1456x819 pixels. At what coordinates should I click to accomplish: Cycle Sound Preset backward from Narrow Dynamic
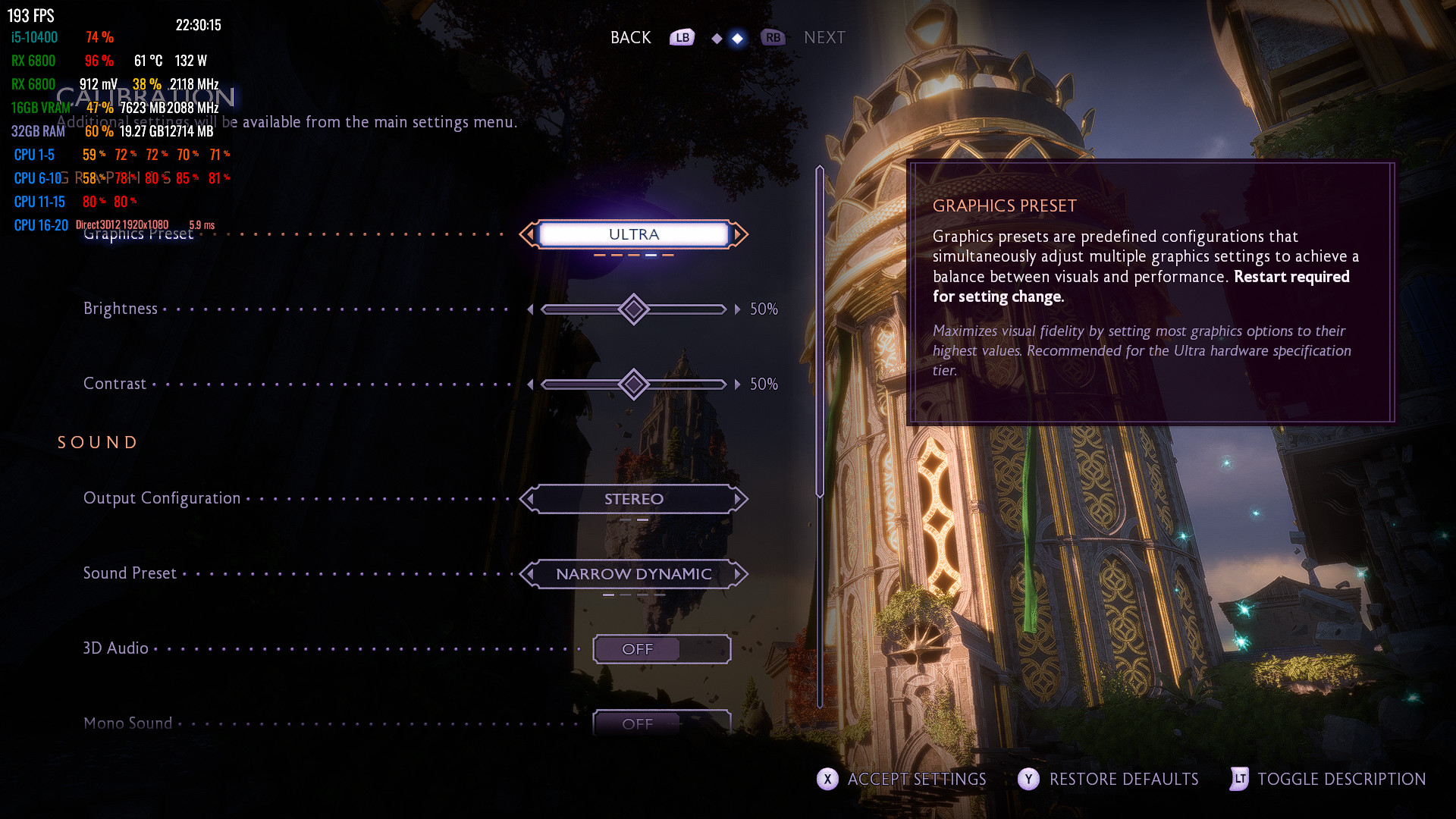click(529, 574)
